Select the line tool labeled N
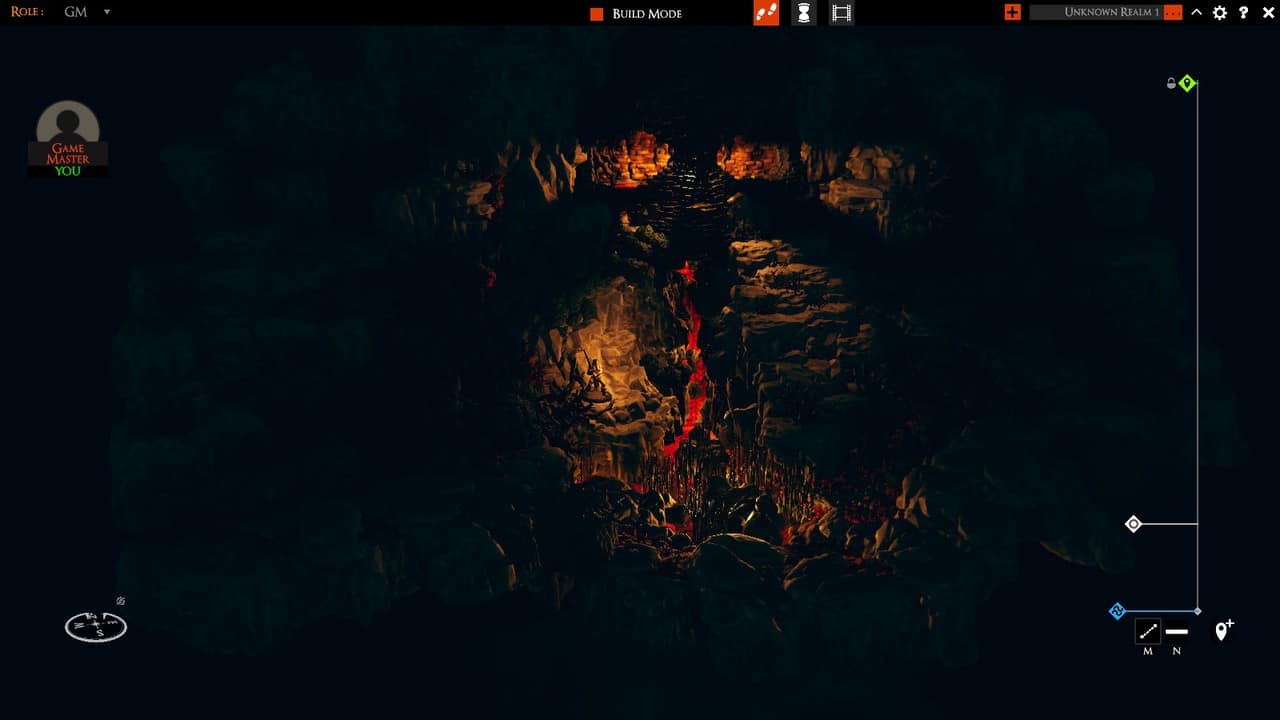The height and width of the screenshot is (720, 1280). pyautogui.click(x=1176, y=631)
